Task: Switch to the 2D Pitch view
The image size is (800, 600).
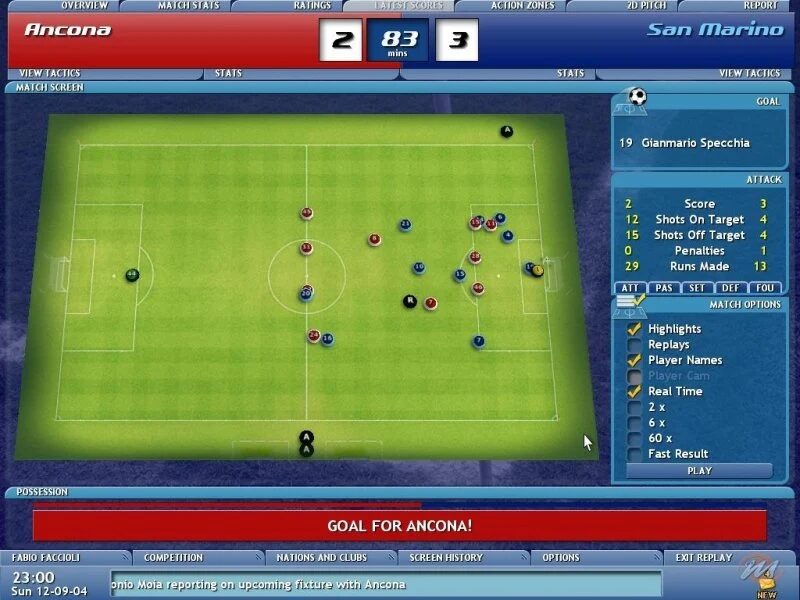Action: 646,6
